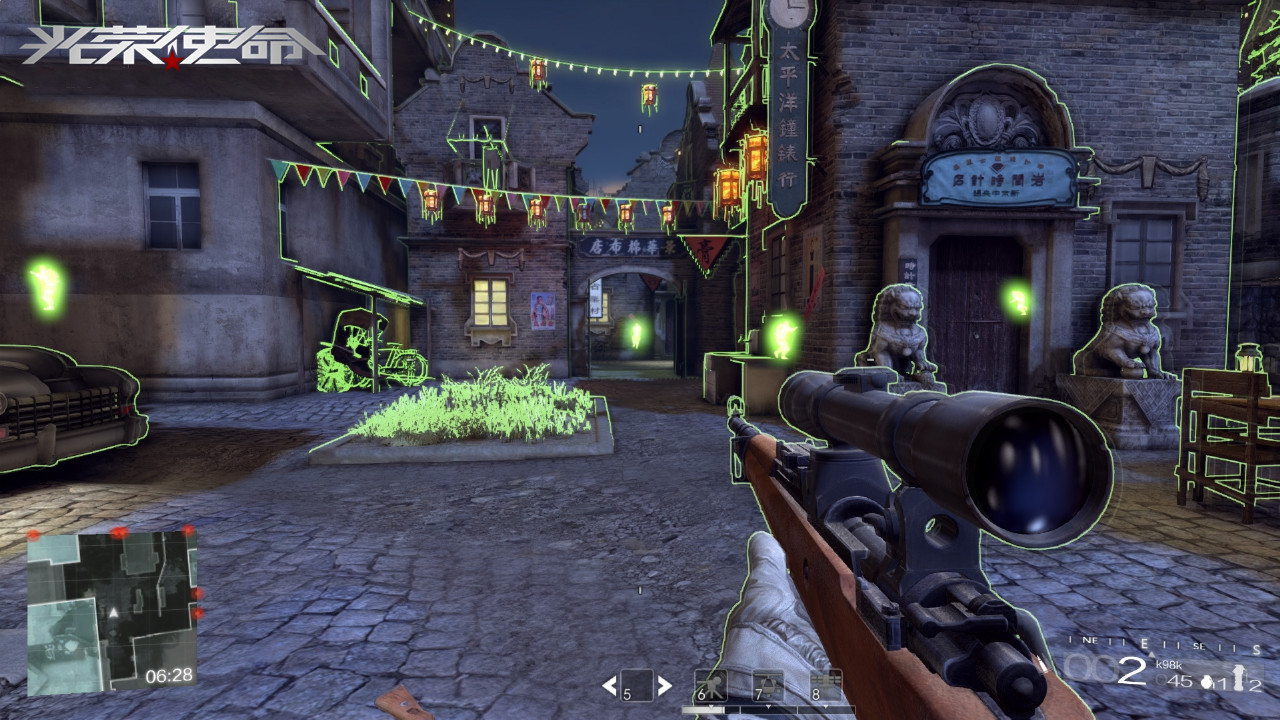Screen dimensions: 1280x720
Task: Select the right arrow beside slot 5
Action: click(x=664, y=686)
